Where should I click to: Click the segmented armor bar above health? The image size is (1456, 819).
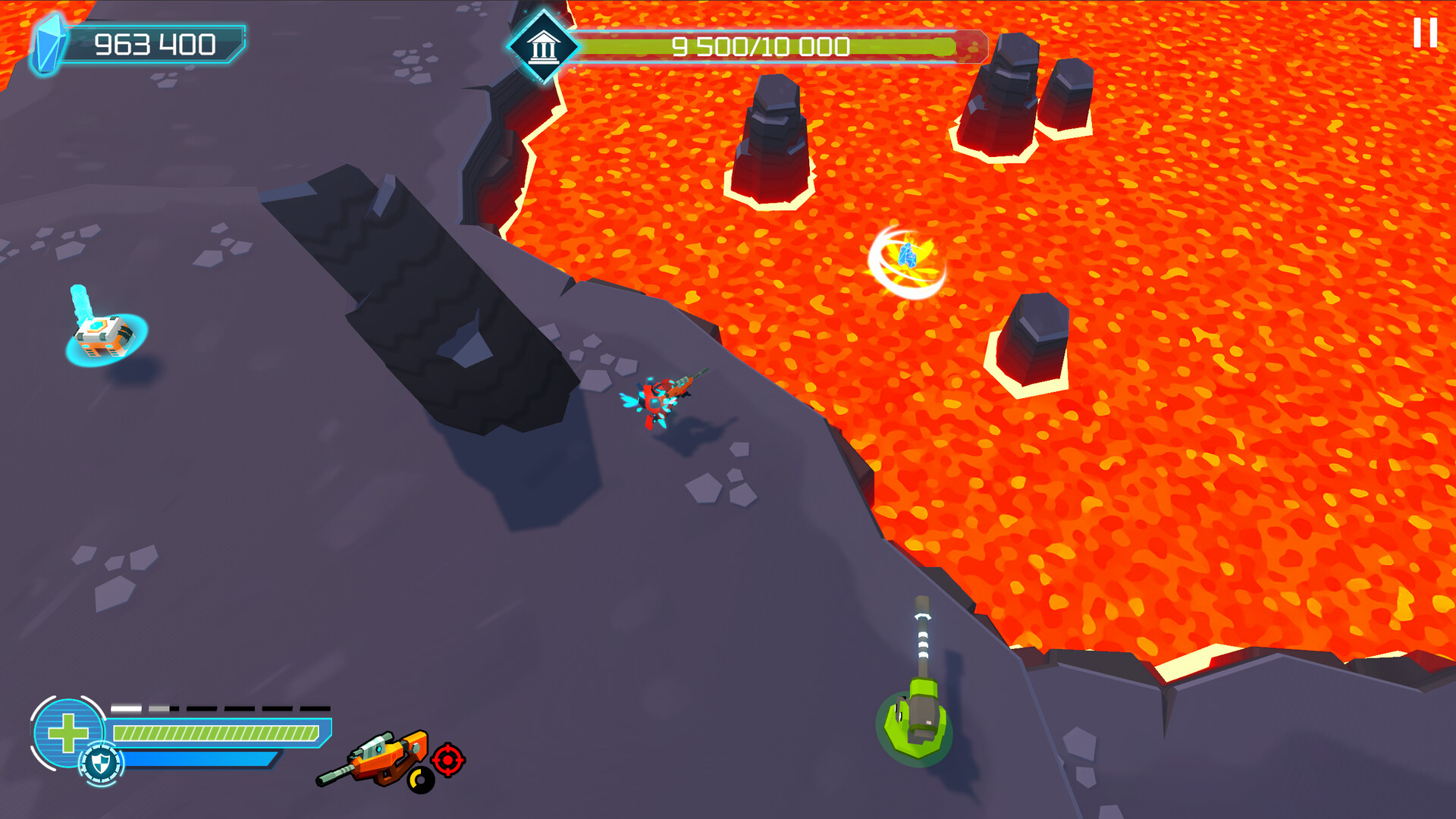[220, 709]
